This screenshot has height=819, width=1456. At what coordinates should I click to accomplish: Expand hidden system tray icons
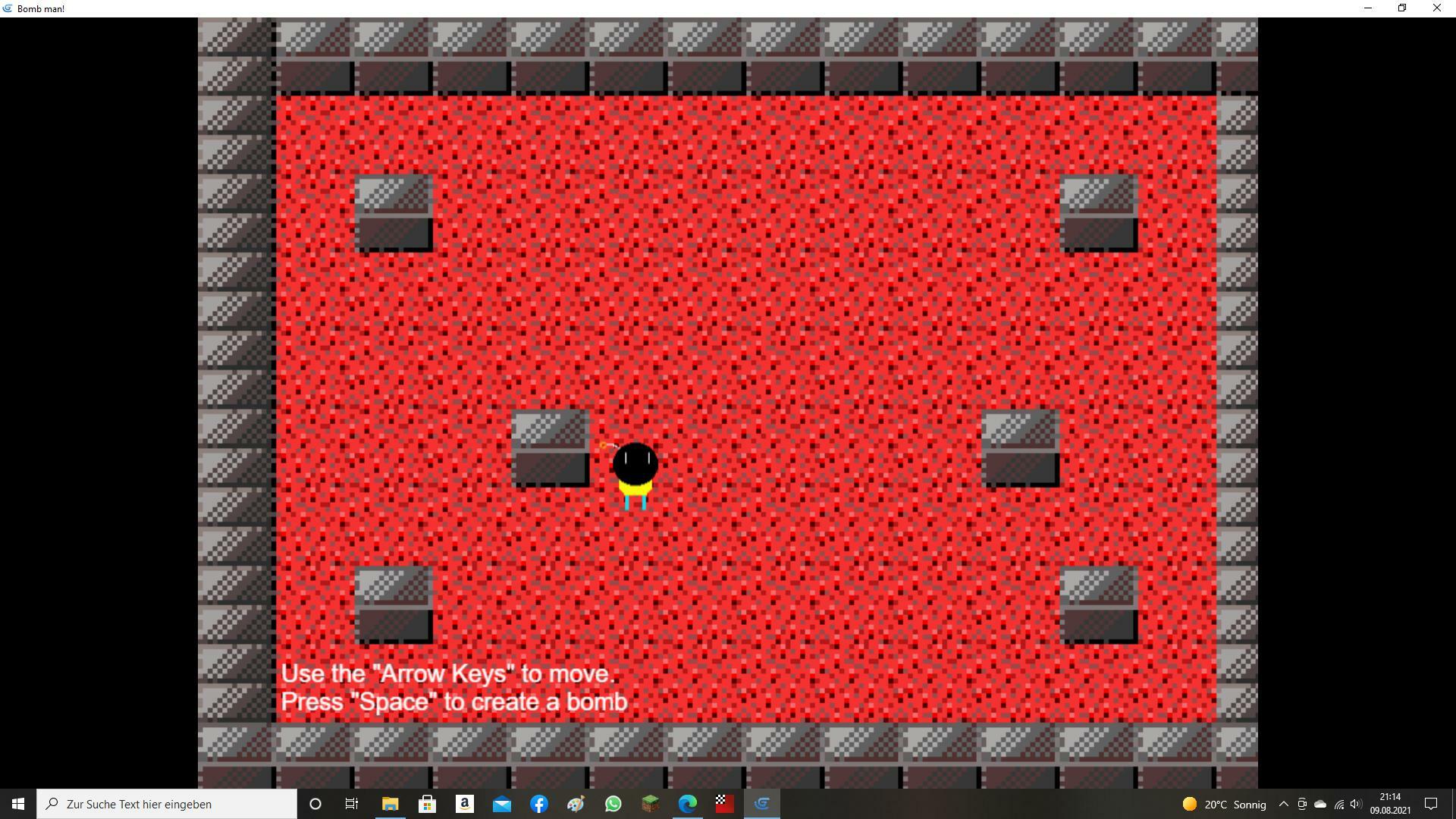click(1283, 804)
